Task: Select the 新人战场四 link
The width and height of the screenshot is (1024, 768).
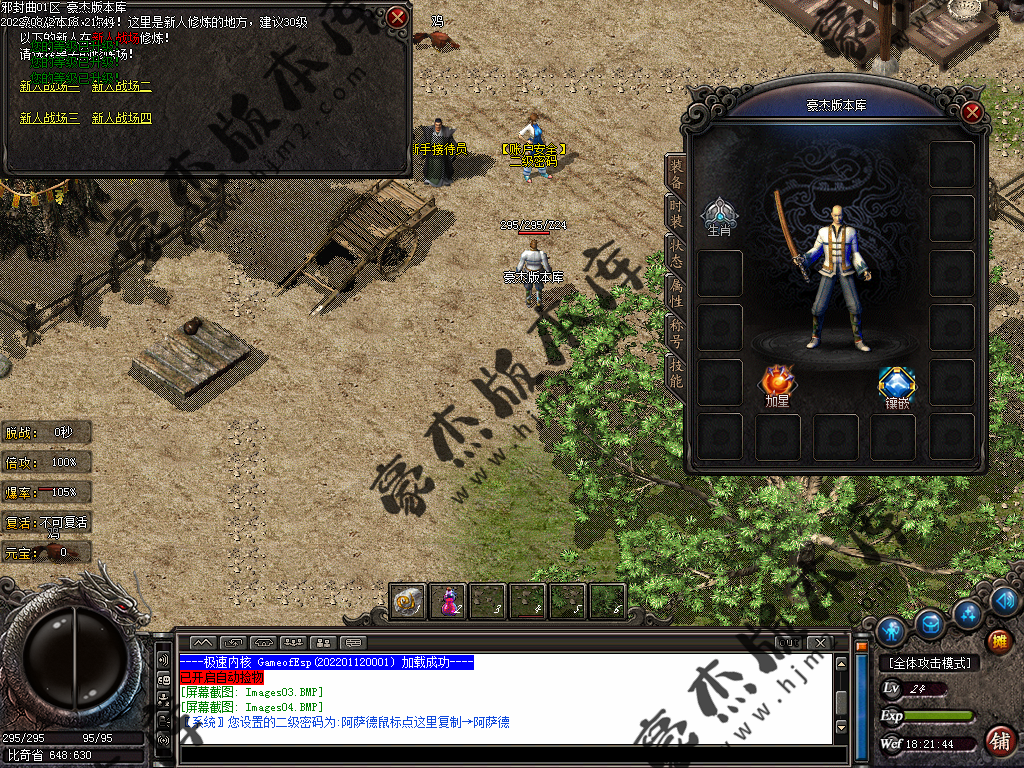Action: pos(122,118)
